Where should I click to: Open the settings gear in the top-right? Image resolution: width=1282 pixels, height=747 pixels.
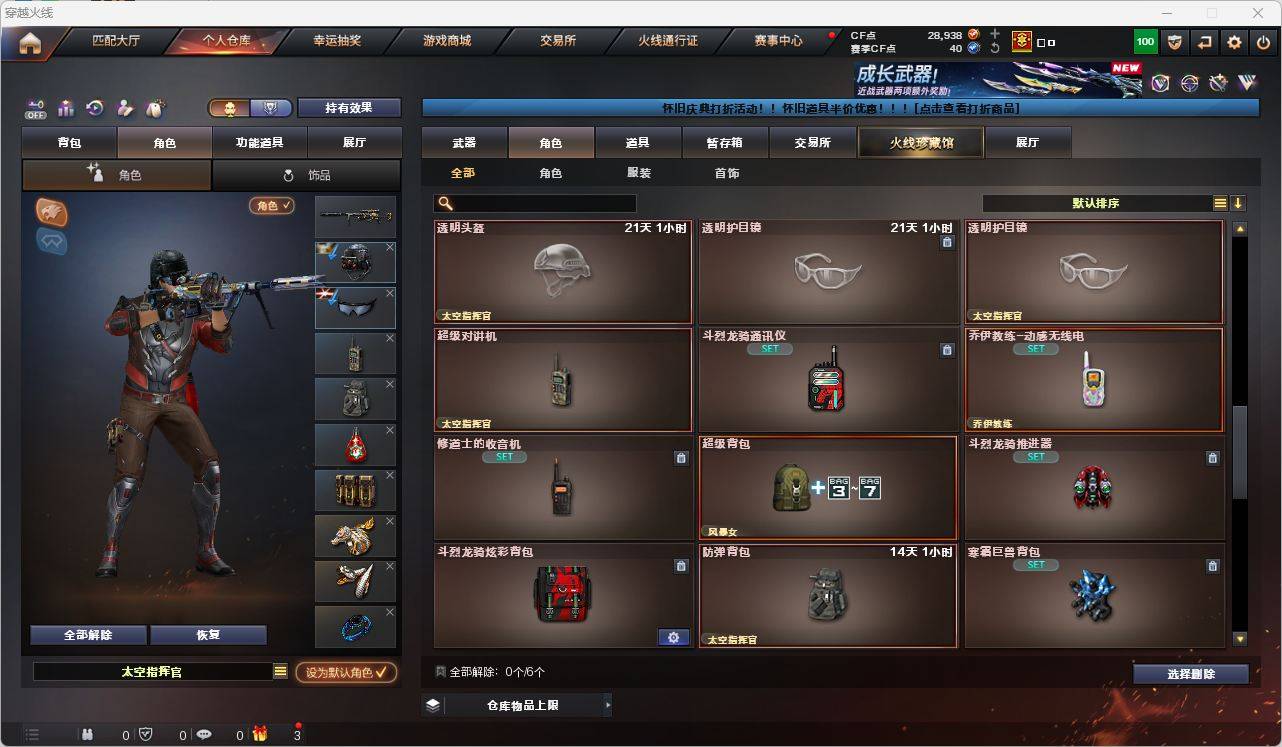click(x=1233, y=41)
